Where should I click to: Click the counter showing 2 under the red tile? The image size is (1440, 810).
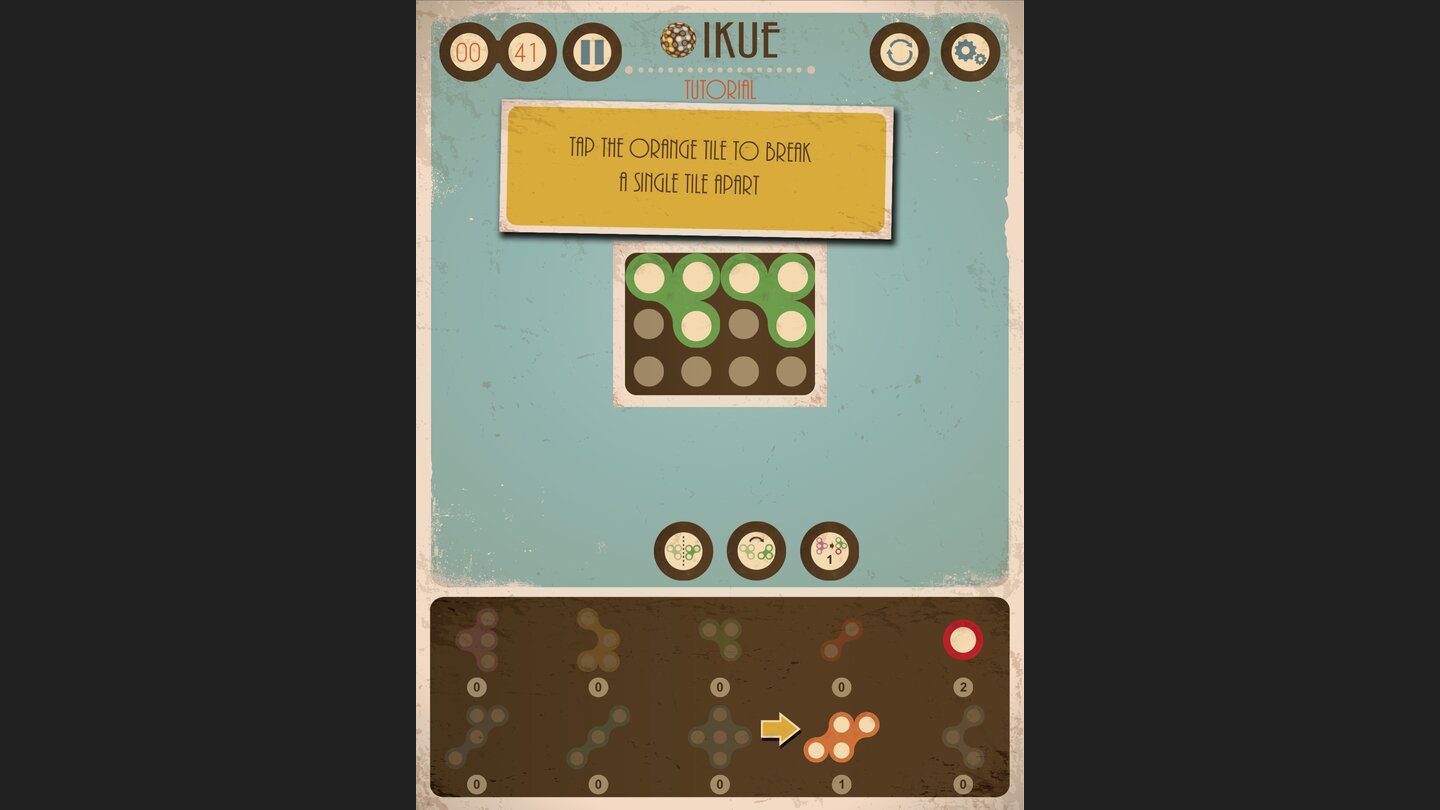963,686
